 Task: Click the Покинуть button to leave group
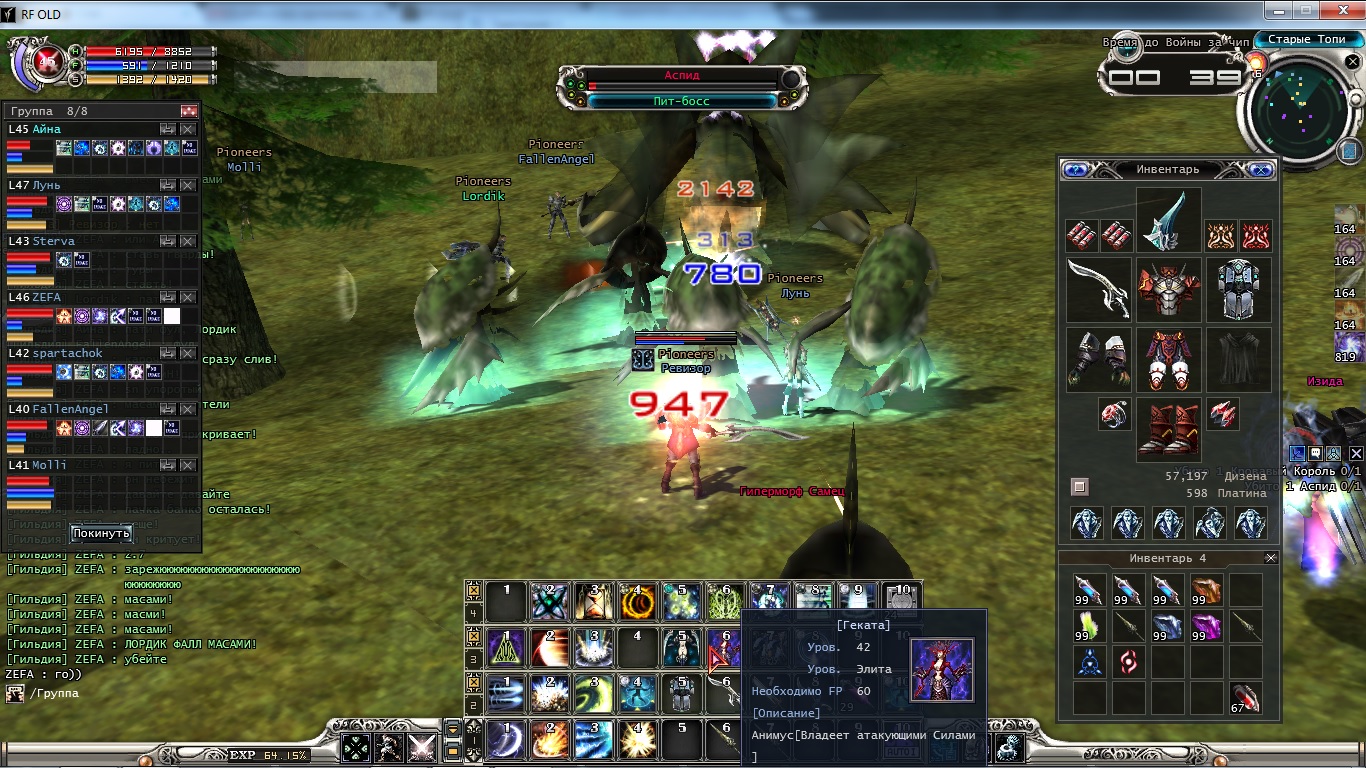tap(101, 533)
